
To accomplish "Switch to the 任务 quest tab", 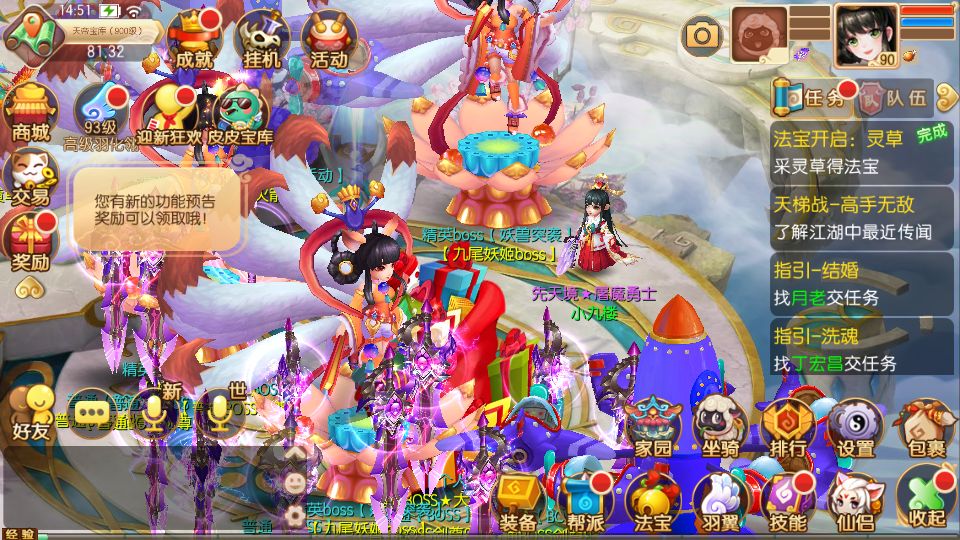I will (811, 97).
